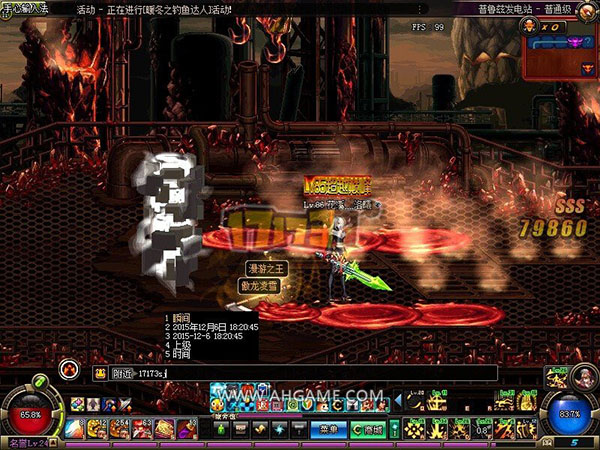
Task: Click the round flame icon above chat
Action: tap(69, 367)
